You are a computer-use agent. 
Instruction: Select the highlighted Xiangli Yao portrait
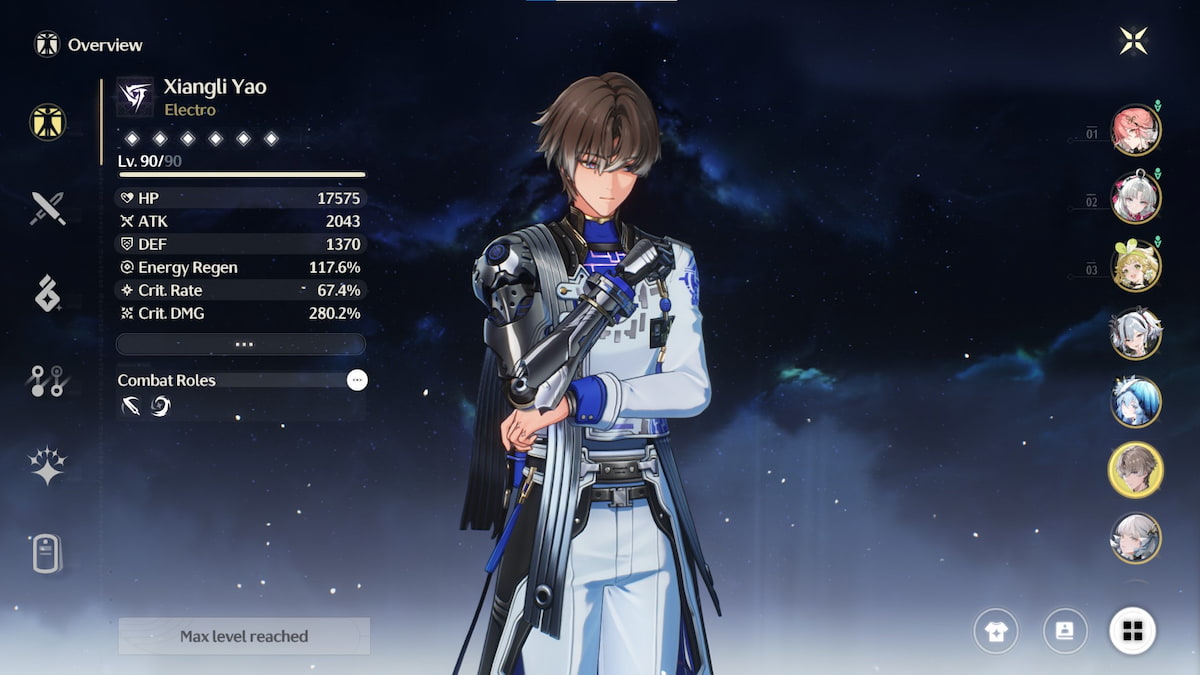coord(1136,470)
